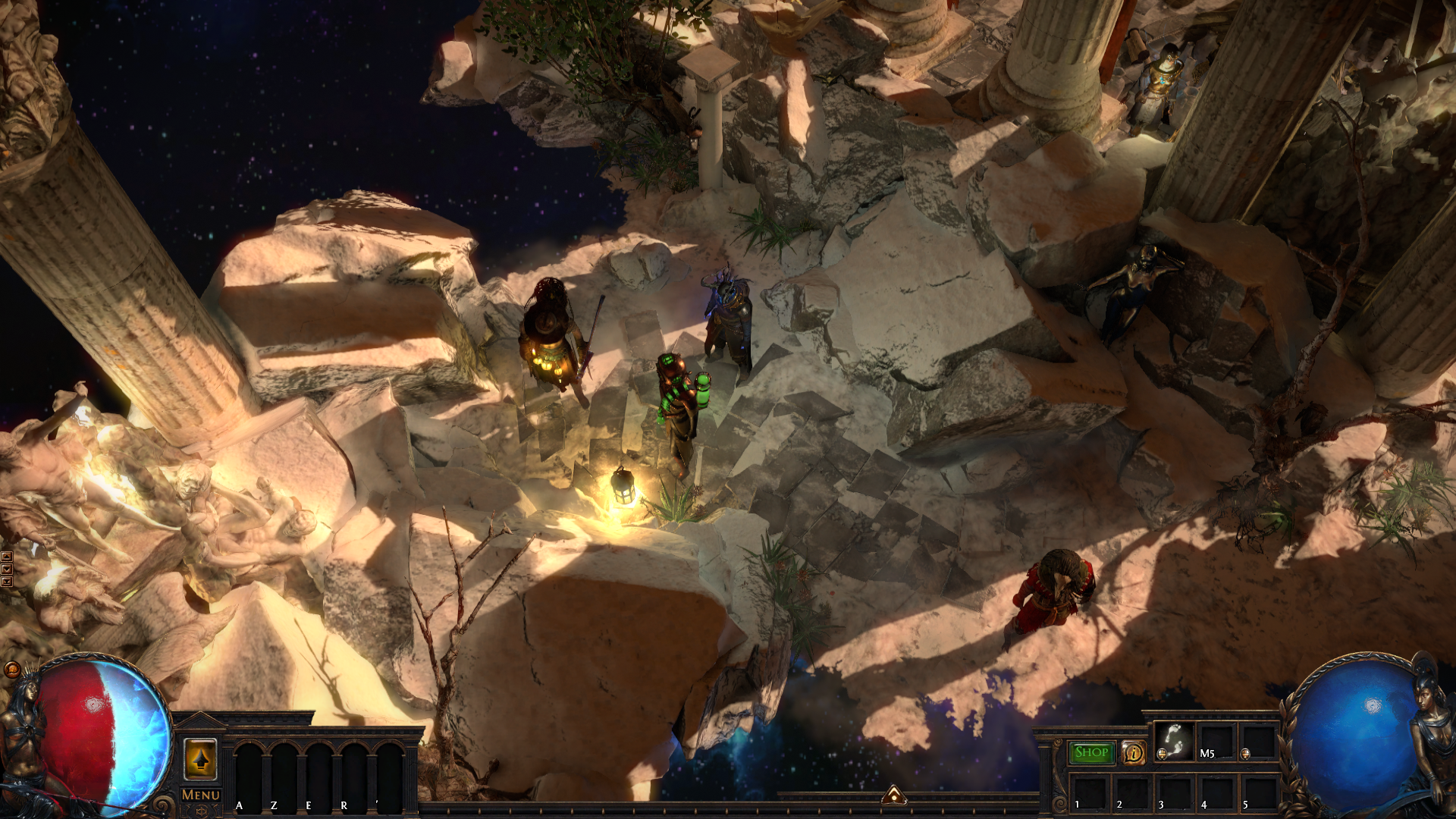Click the chat scroll-up arrow button
1456x819 pixels.
7,557
